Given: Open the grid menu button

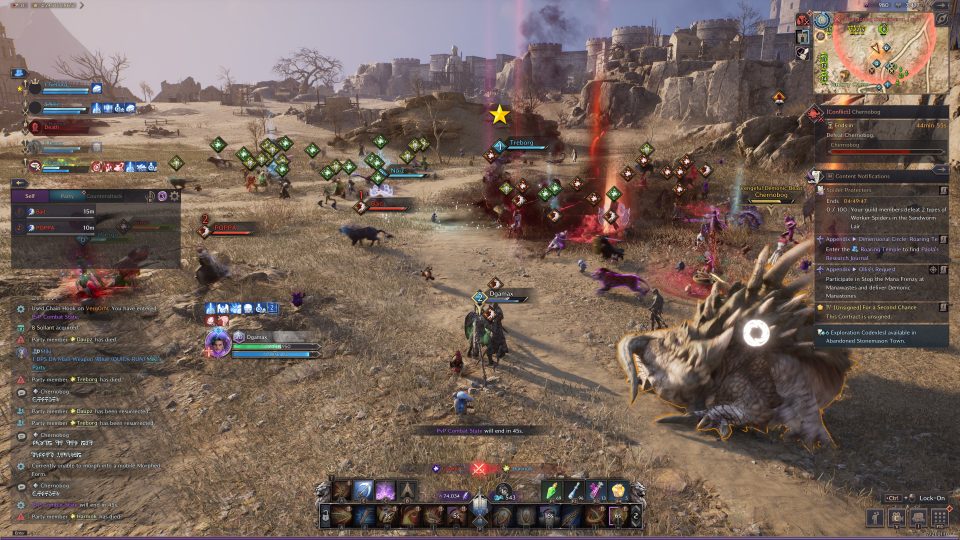Looking at the screenshot, I should pyautogui.click(x=939, y=517).
